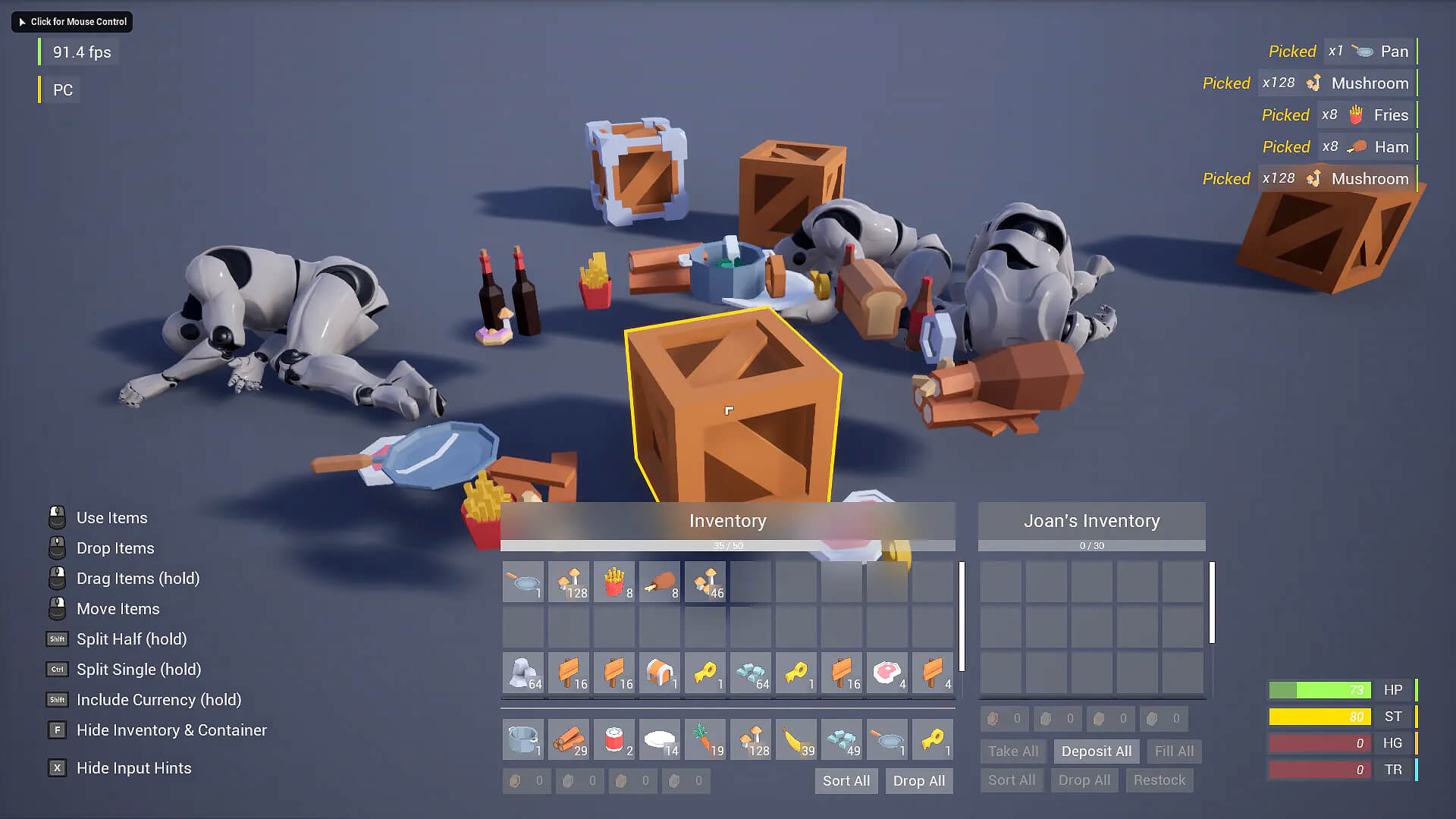Viewport: 1456px width, 819px height.
Task: Select the wood logs stack of 29
Action: pyautogui.click(x=569, y=739)
